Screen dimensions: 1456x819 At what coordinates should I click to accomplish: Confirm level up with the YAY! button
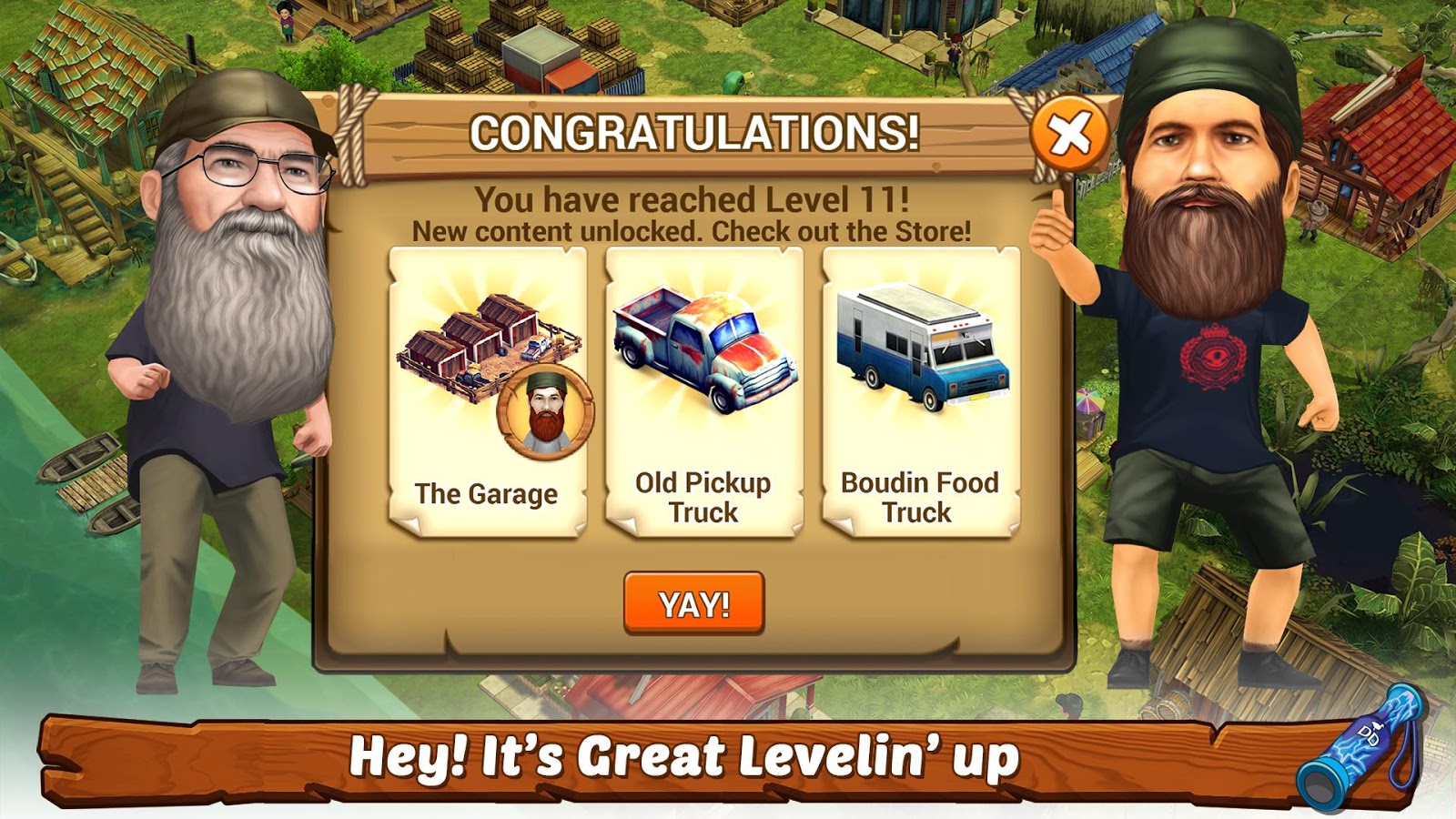click(x=693, y=603)
